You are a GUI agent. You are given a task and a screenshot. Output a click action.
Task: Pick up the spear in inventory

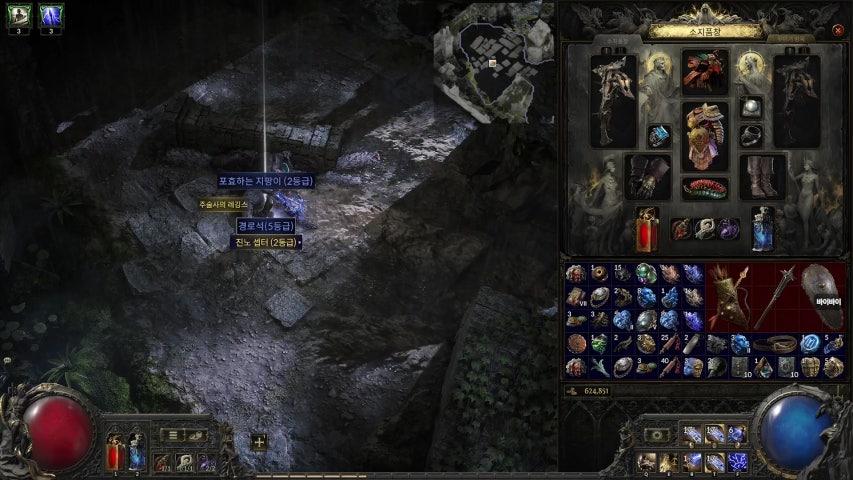pyautogui.click(x=776, y=298)
